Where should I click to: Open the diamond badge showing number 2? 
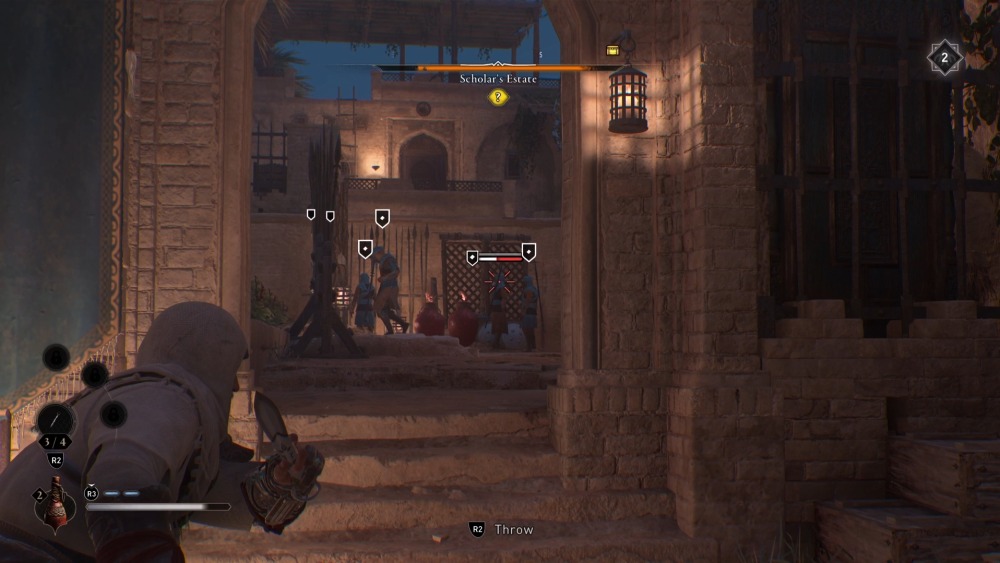[x=944, y=58]
